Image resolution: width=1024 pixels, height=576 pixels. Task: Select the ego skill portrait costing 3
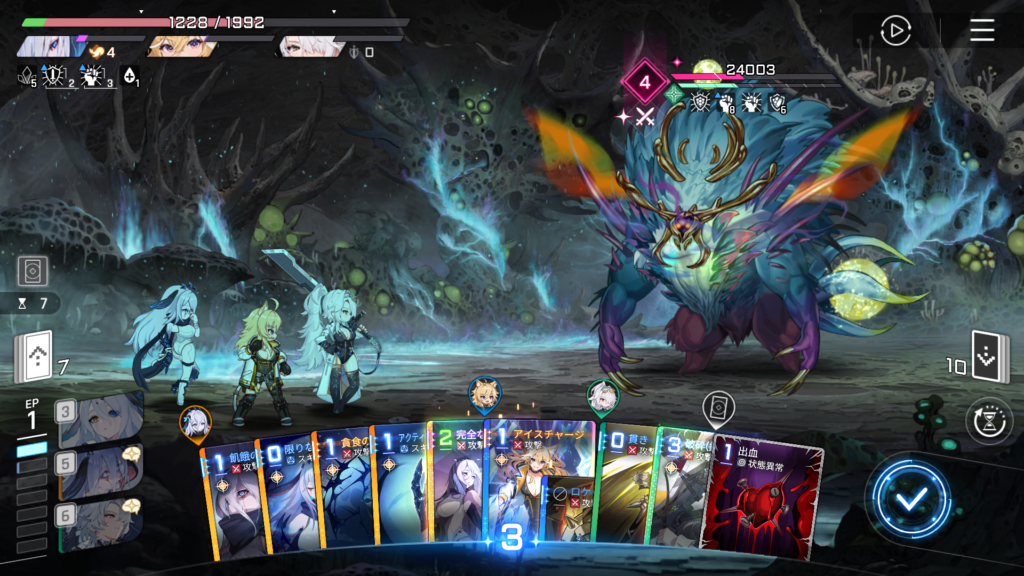tap(100, 420)
